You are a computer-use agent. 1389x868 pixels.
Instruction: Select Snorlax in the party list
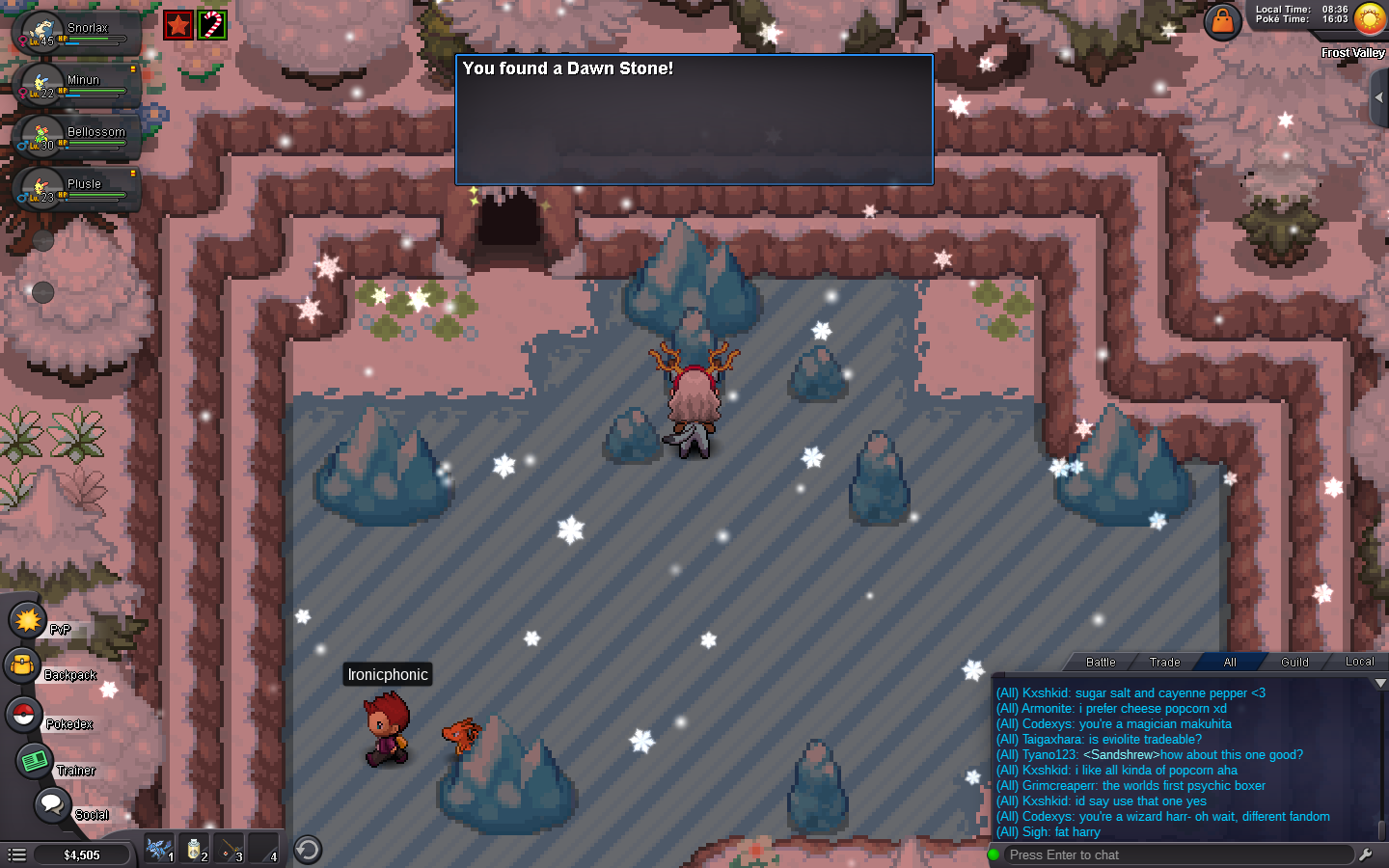[77, 33]
